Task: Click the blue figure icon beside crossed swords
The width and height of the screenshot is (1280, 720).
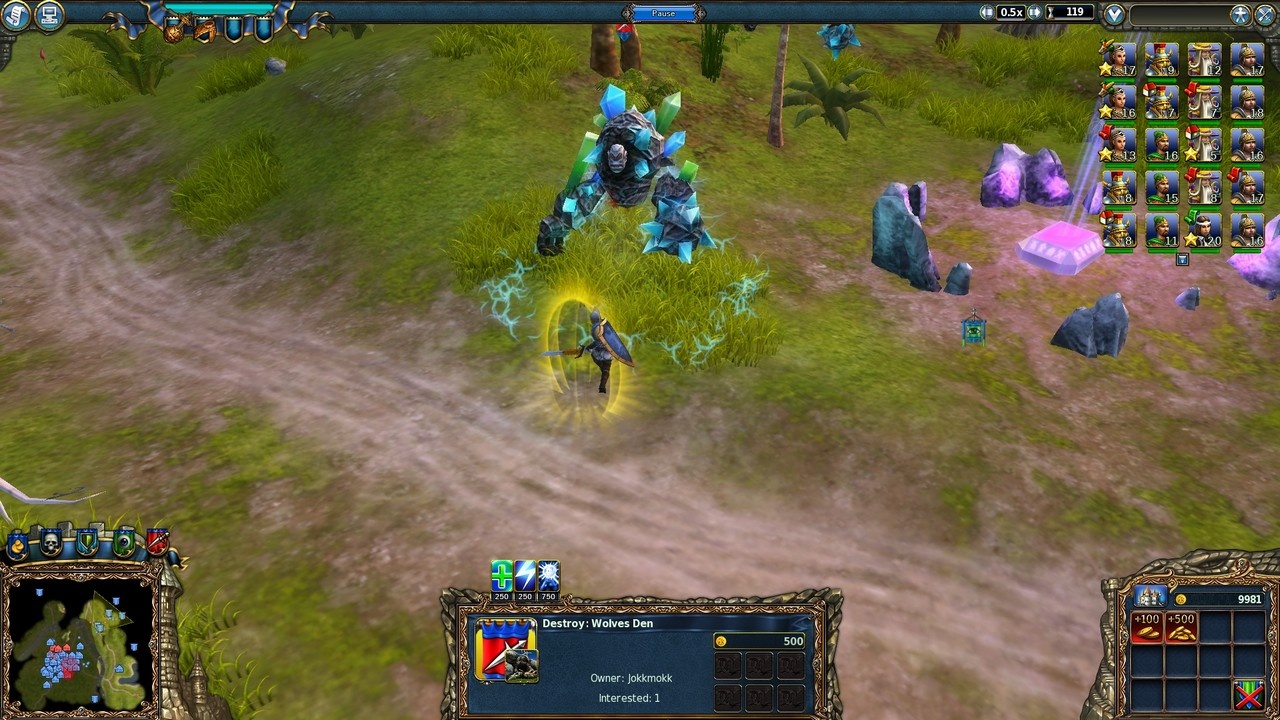Action: [1240, 15]
